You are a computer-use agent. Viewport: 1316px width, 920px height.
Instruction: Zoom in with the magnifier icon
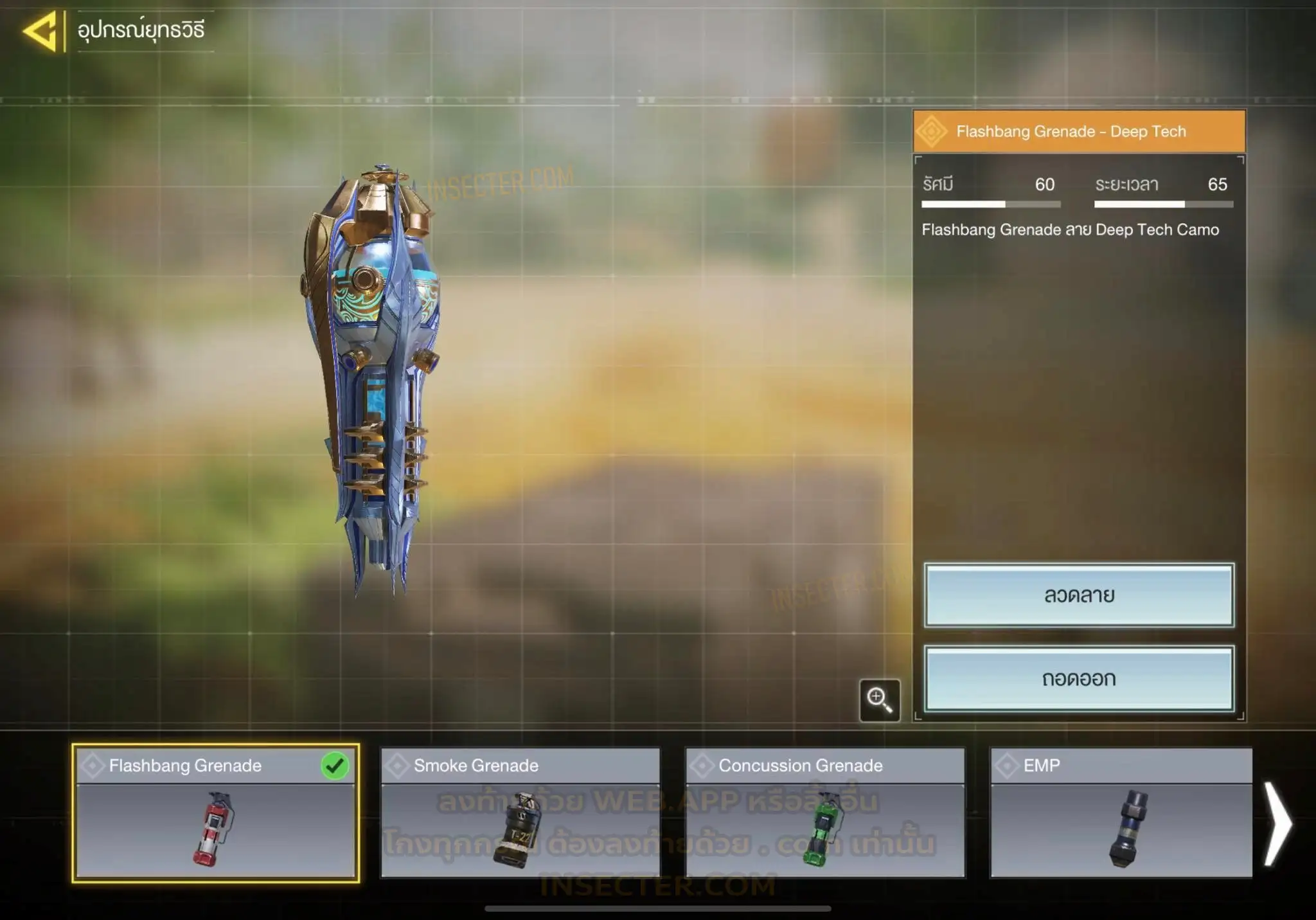pyautogui.click(x=879, y=699)
